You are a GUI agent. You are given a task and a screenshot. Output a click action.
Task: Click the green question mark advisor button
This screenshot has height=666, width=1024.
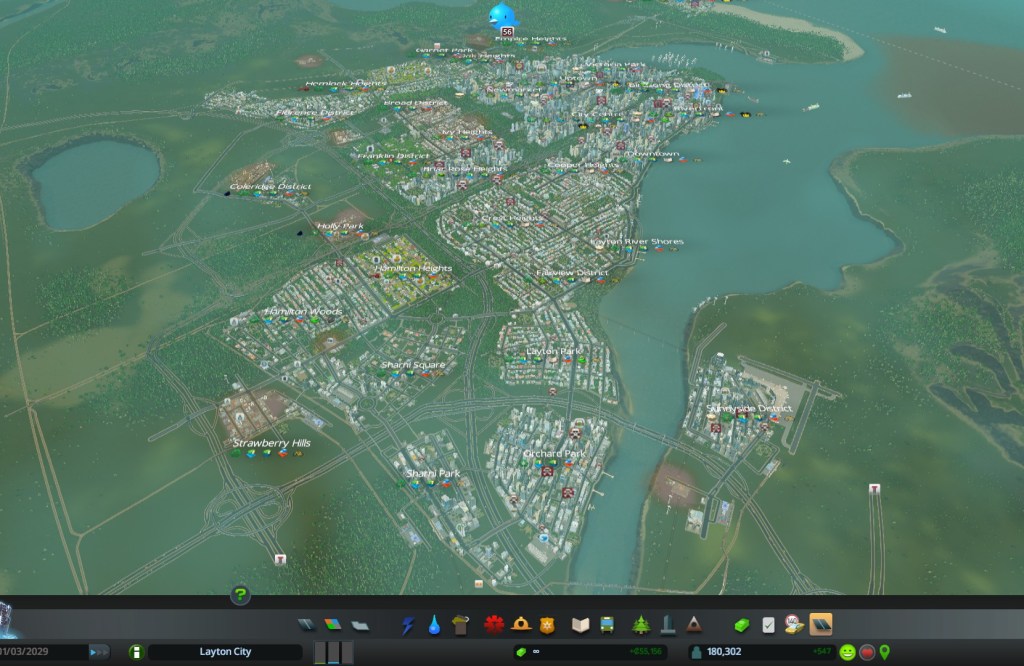point(240,596)
